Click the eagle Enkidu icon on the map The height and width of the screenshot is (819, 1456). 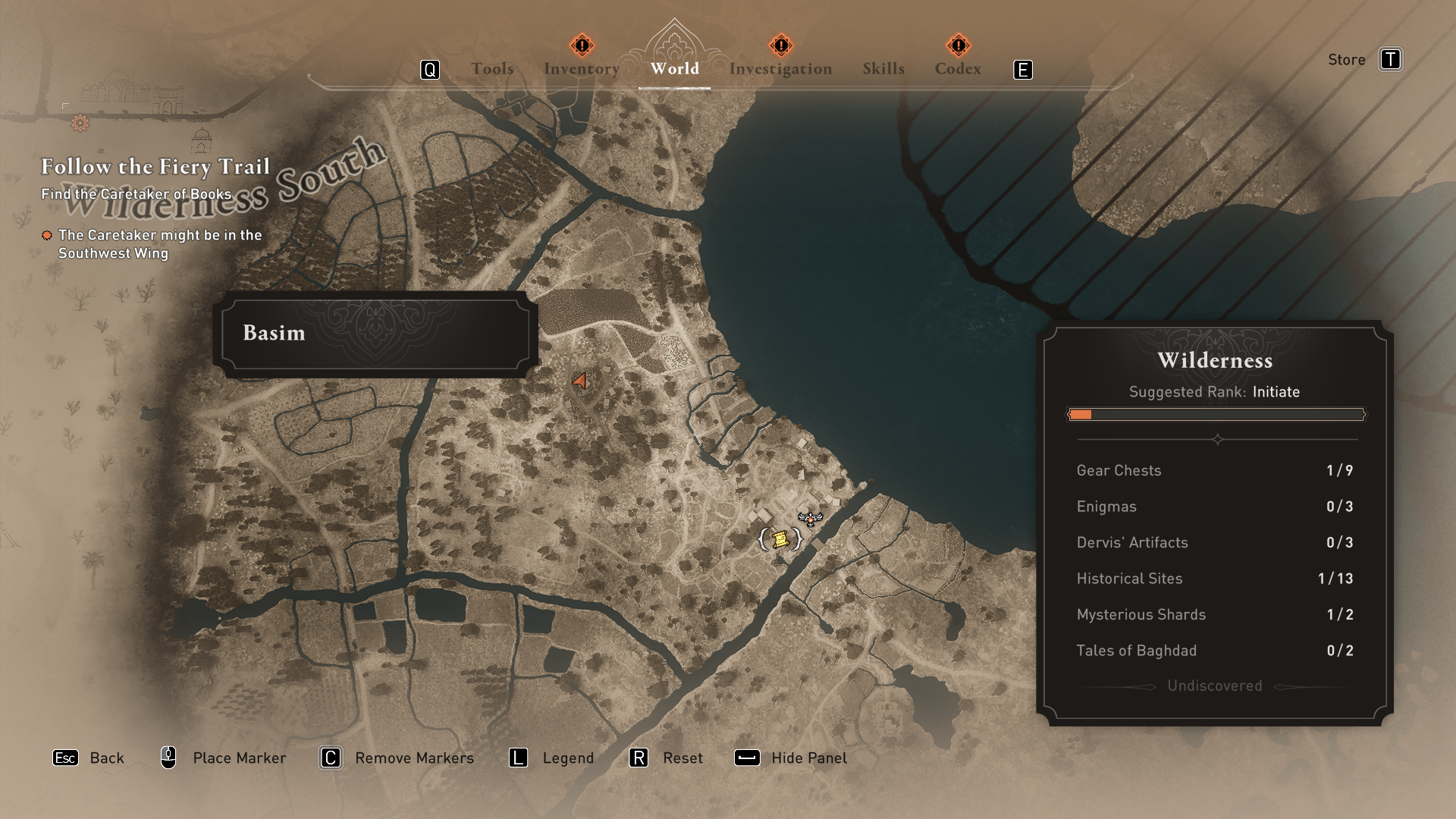pyautogui.click(x=811, y=520)
